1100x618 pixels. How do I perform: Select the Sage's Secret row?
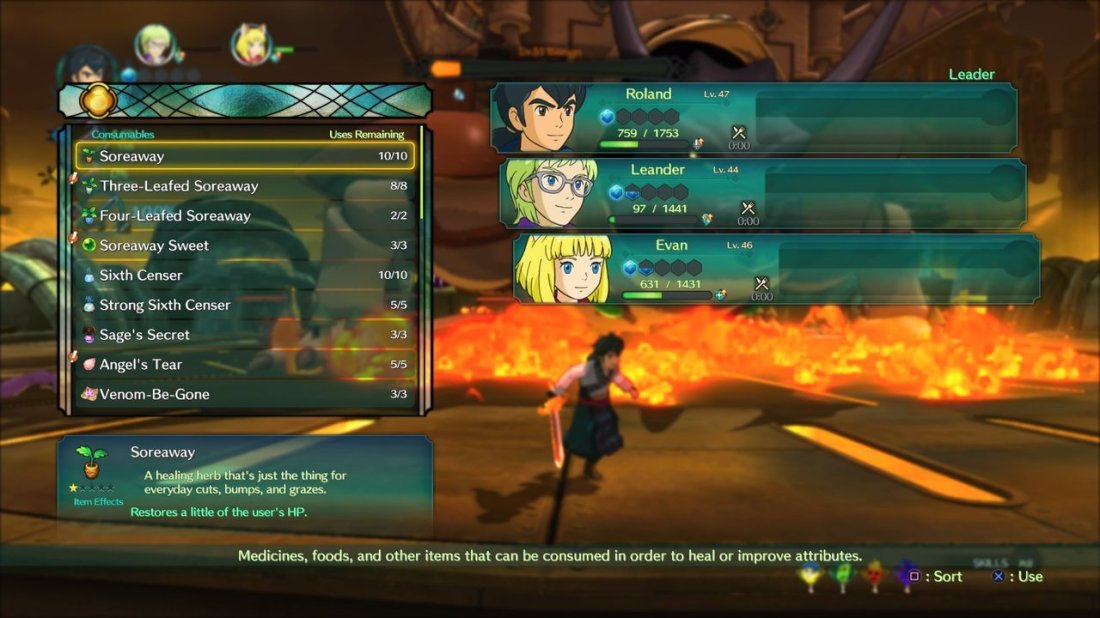pos(245,335)
